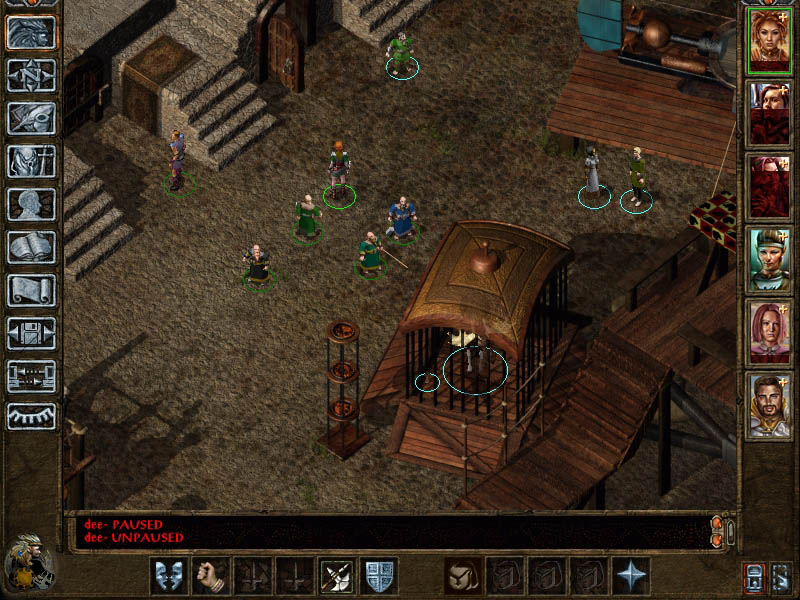Image resolution: width=800 pixels, height=600 pixels.
Task: Activate the shield guard action
Action: (x=379, y=576)
